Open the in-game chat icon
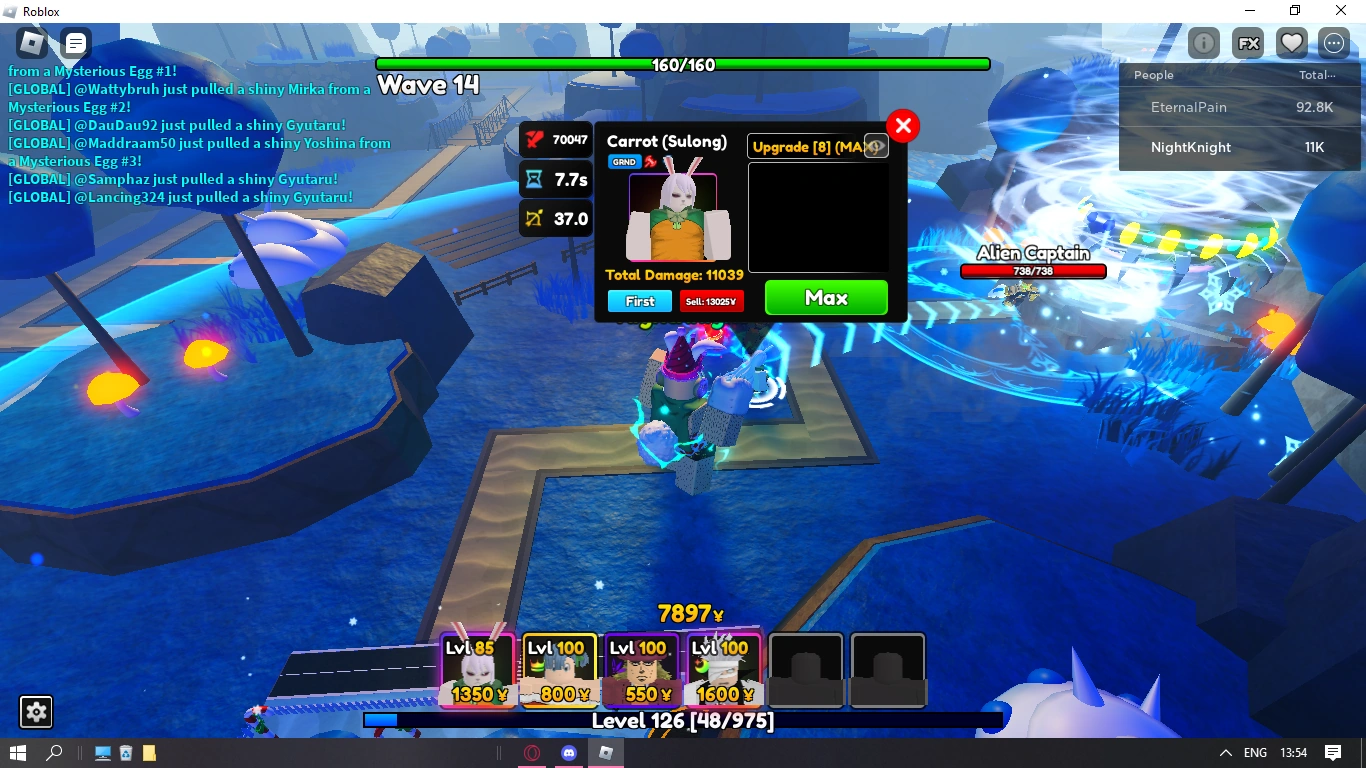 click(x=76, y=43)
